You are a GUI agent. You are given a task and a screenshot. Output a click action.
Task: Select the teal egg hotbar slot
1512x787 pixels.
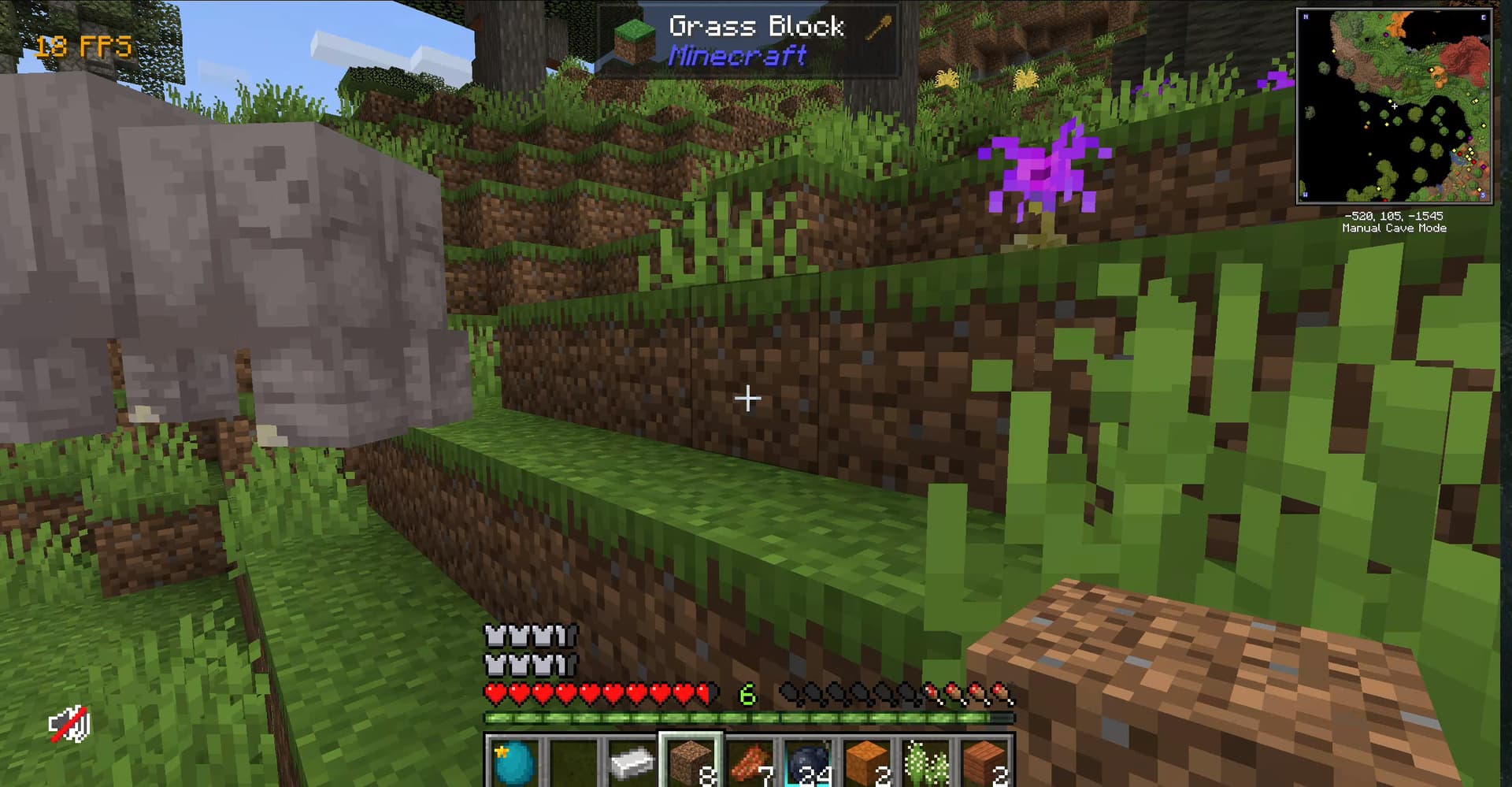tap(514, 762)
